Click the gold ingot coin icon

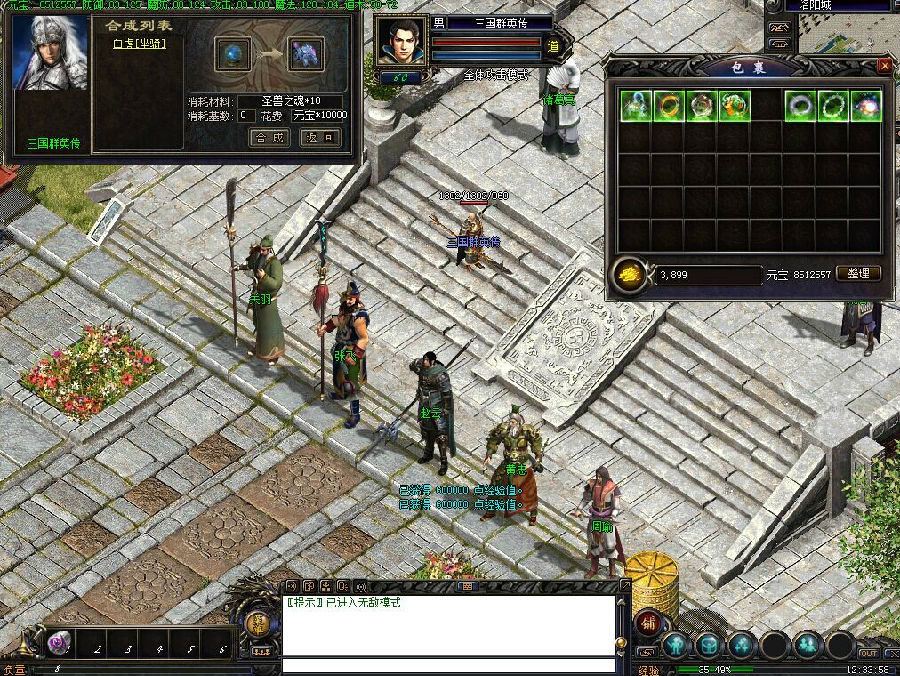(x=628, y=275)
